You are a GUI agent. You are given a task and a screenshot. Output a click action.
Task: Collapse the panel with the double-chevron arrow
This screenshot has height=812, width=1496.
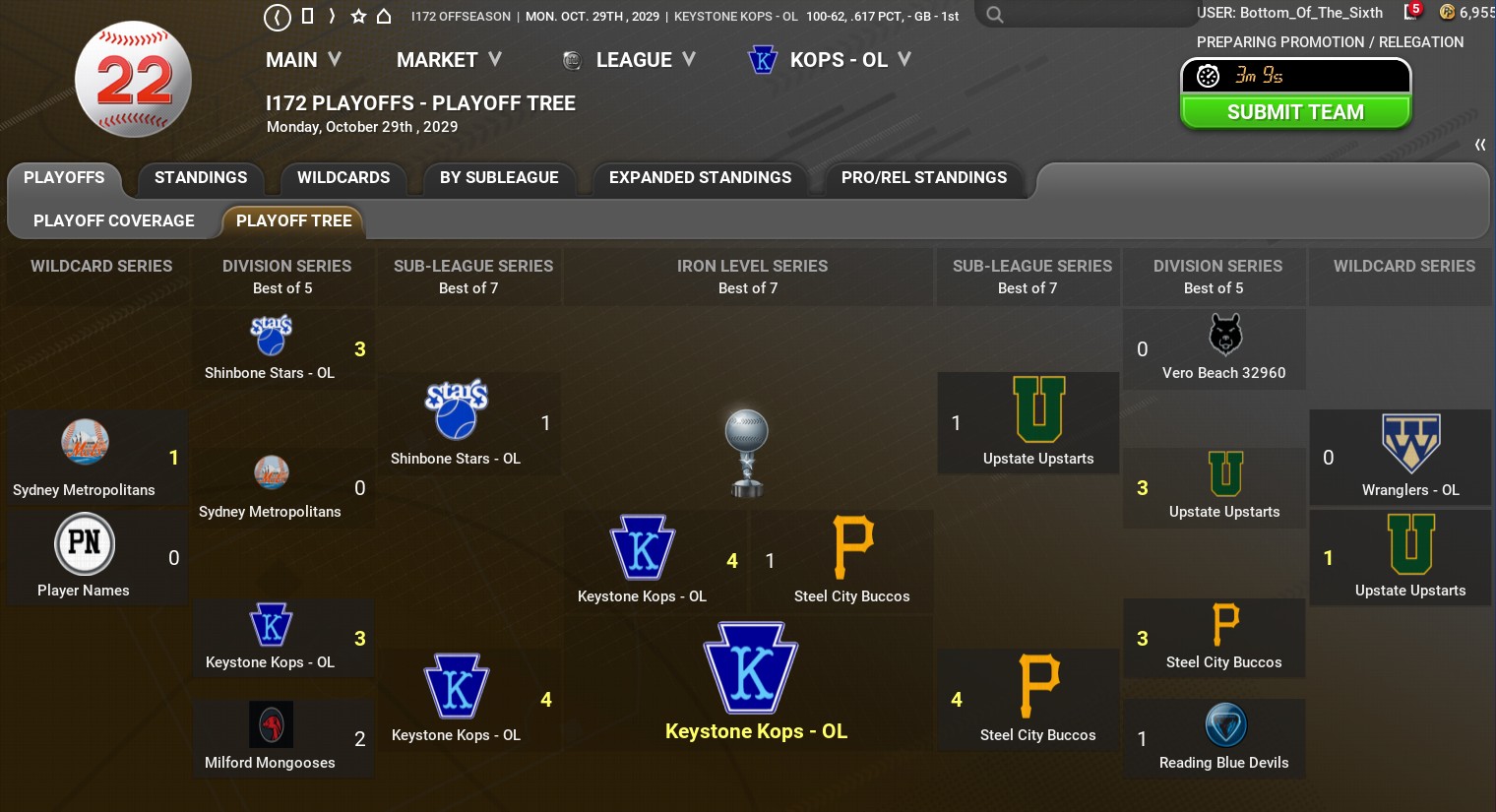click(1480, 145)
